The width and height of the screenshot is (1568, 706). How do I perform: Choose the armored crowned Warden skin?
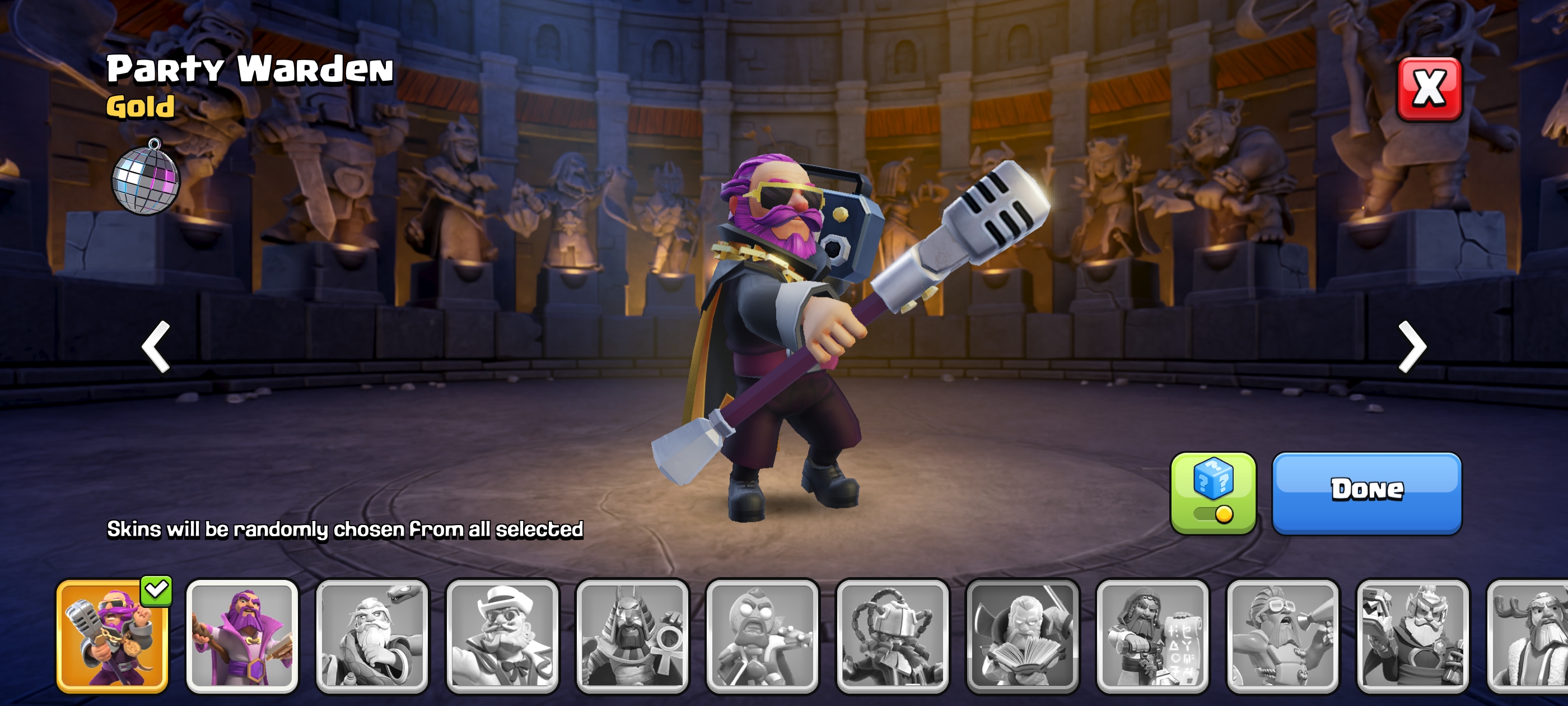1413,636
